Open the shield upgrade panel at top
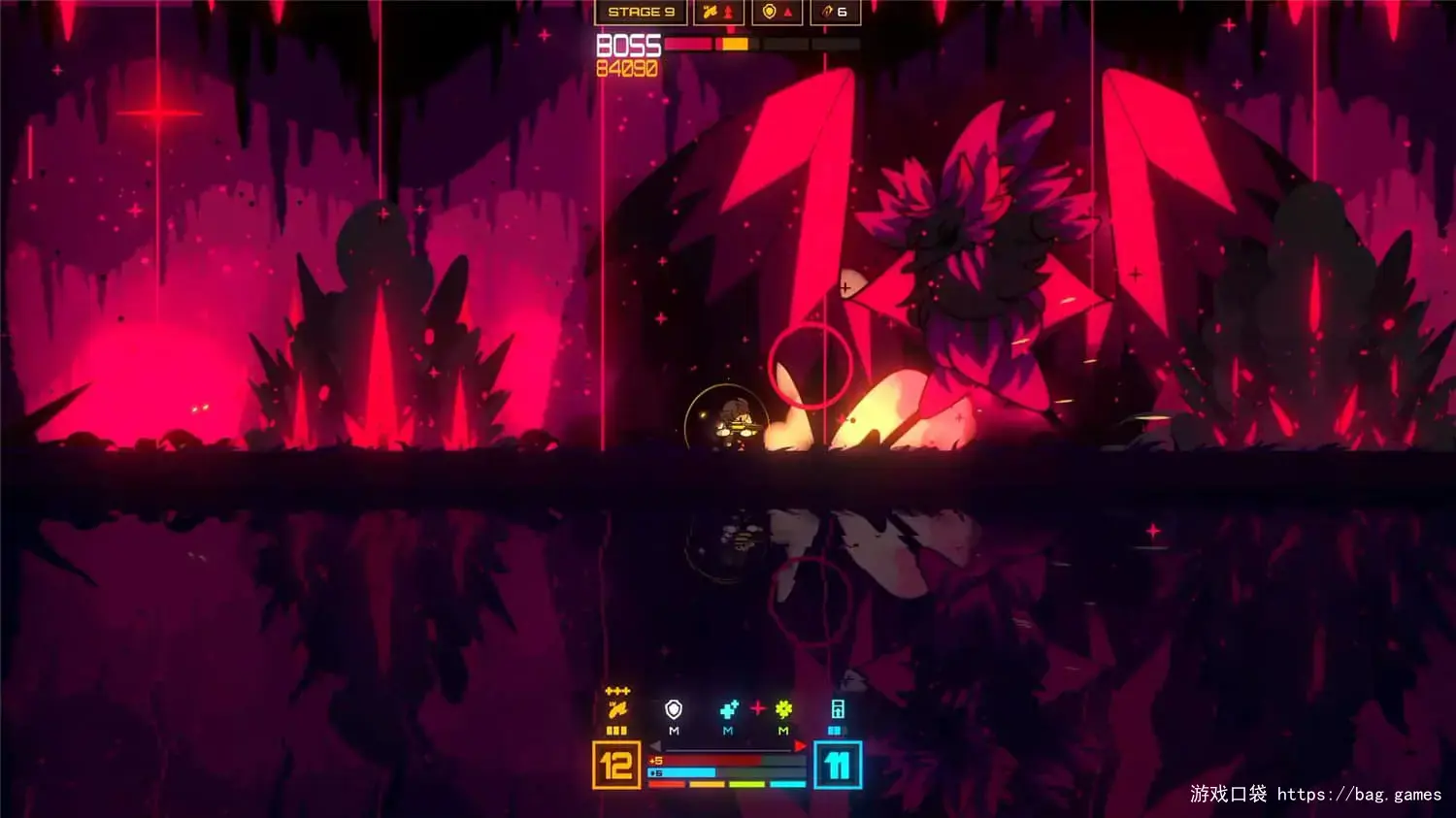 click(778, 12)
